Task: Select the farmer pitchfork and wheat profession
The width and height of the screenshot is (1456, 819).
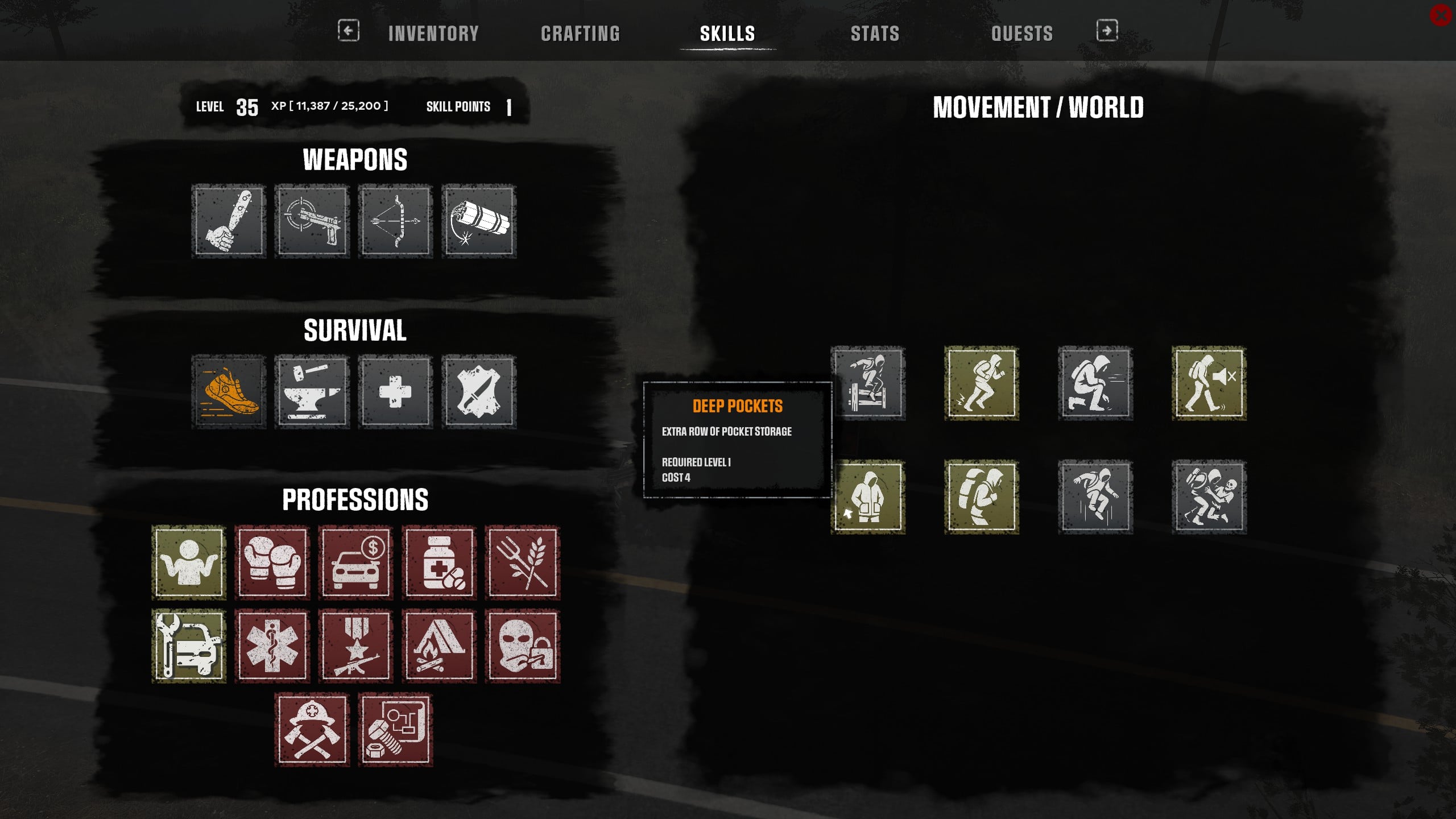Action: pyautogui.click(x=523, y=562)
